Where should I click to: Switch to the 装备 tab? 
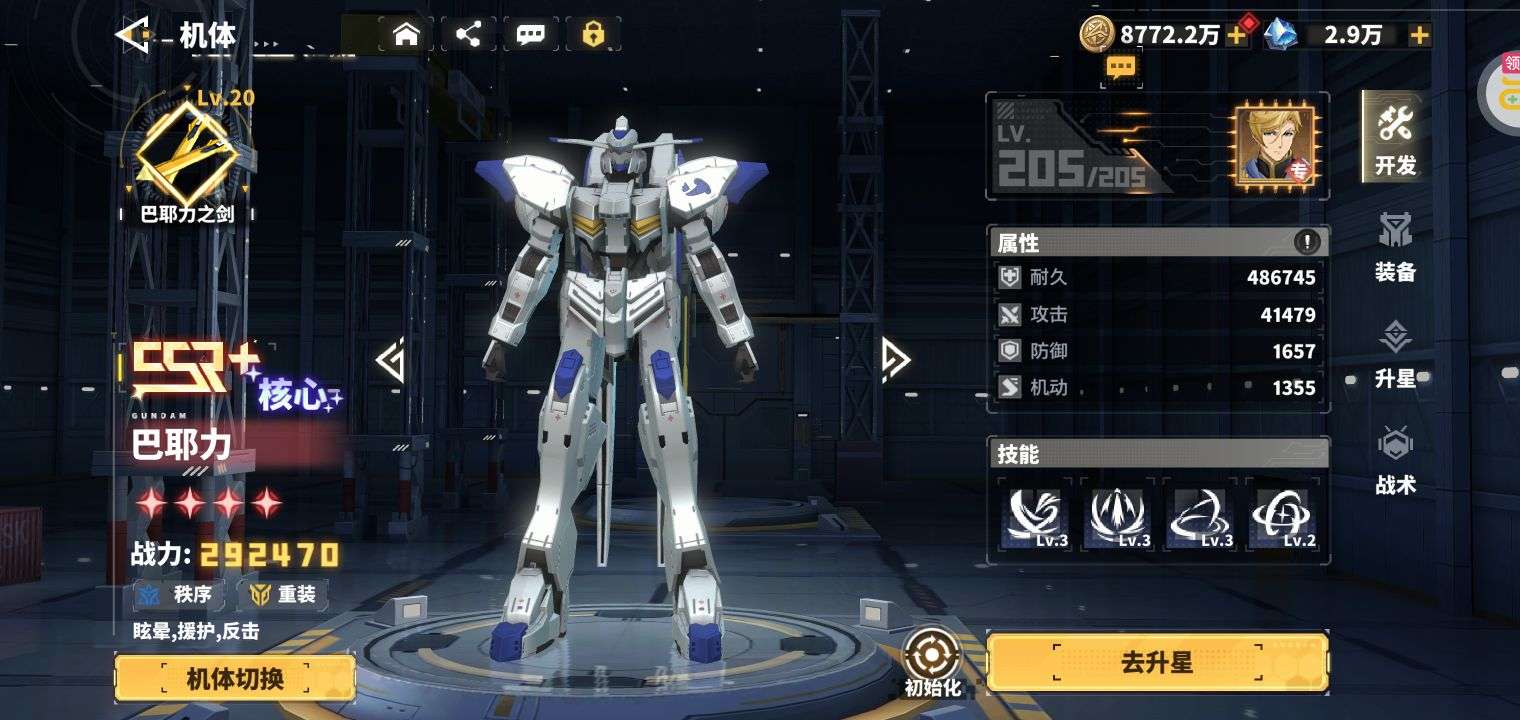[x=1395, y=247]
